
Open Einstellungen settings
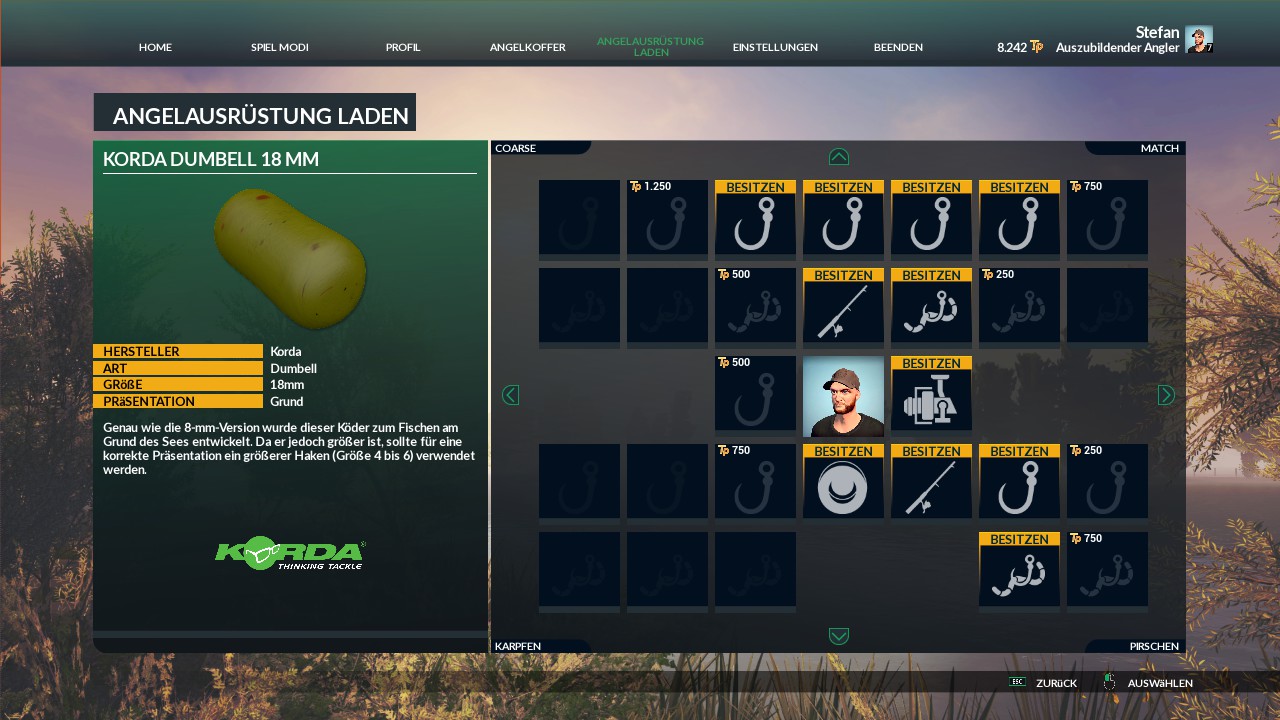pyautogui.click(x=775, y=47)
